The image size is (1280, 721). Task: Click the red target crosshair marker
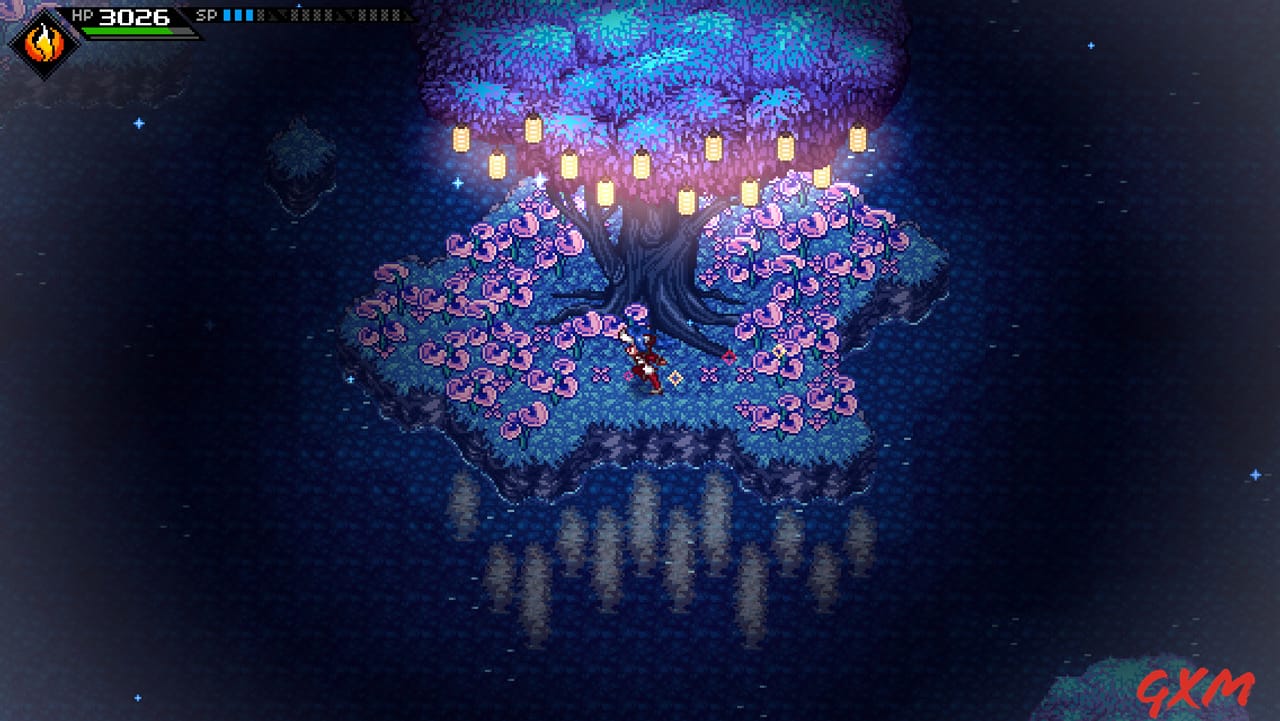tap(731, 357)
